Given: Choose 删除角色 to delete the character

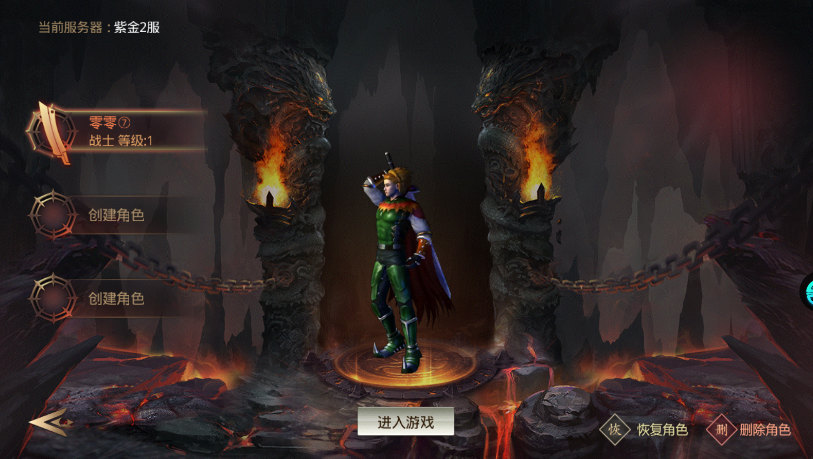Looking at the screenshot, I should coord(750,430).
